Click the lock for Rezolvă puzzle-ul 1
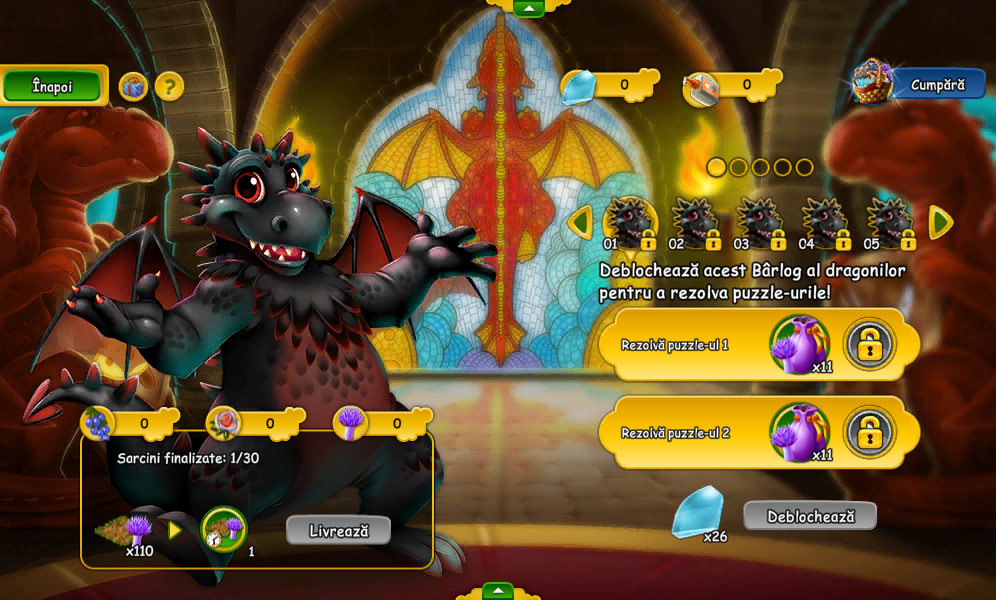The image size is (996, 600). click(869, 344)
